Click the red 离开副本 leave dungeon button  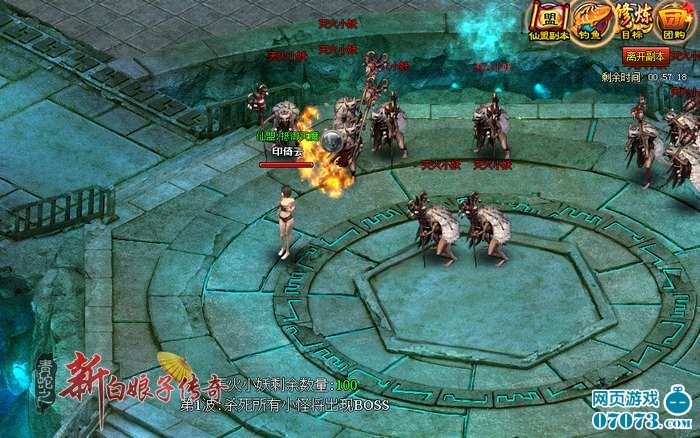pos(646,56)
